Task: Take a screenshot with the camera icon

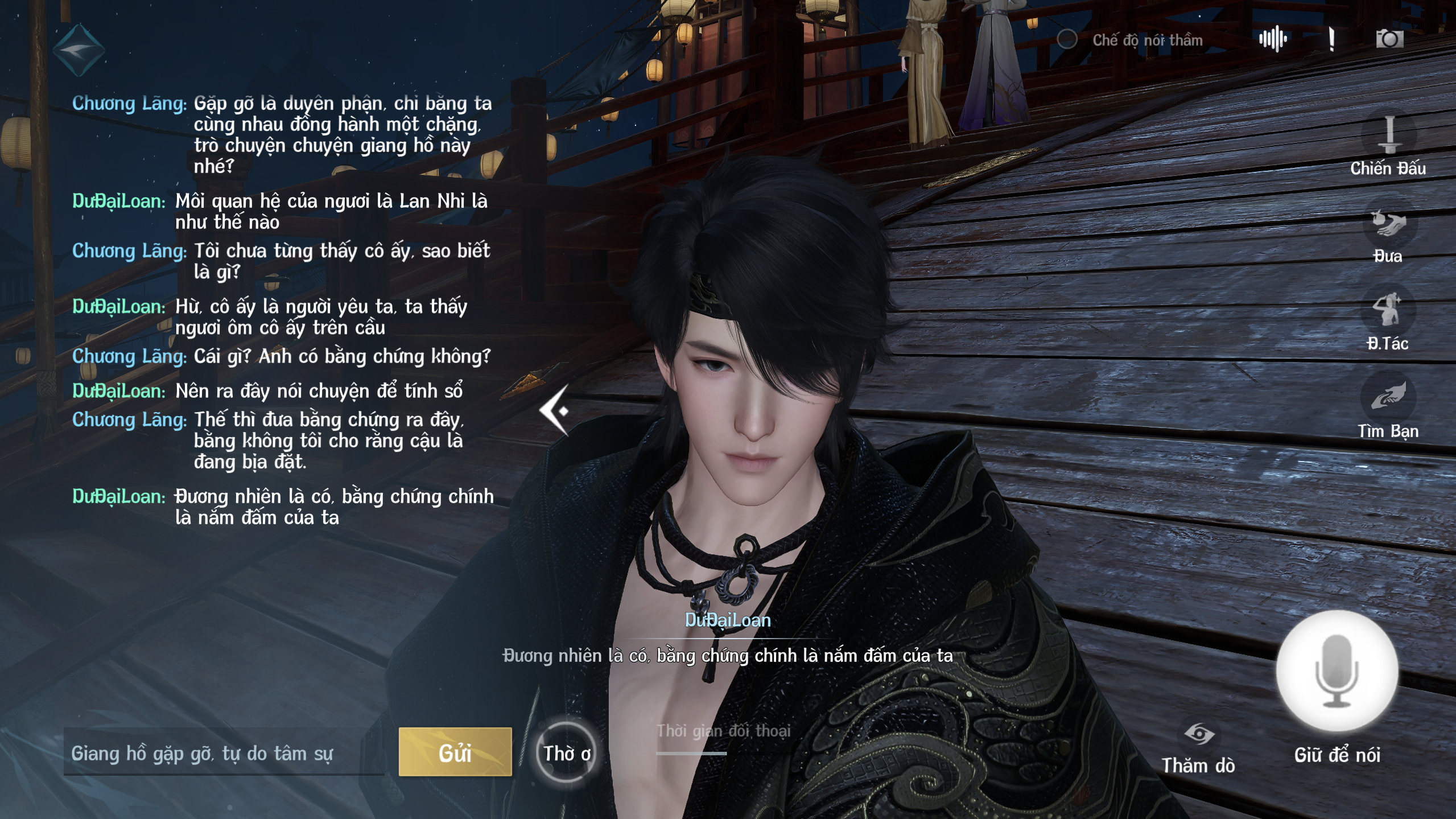Action: coord(1389,39)
